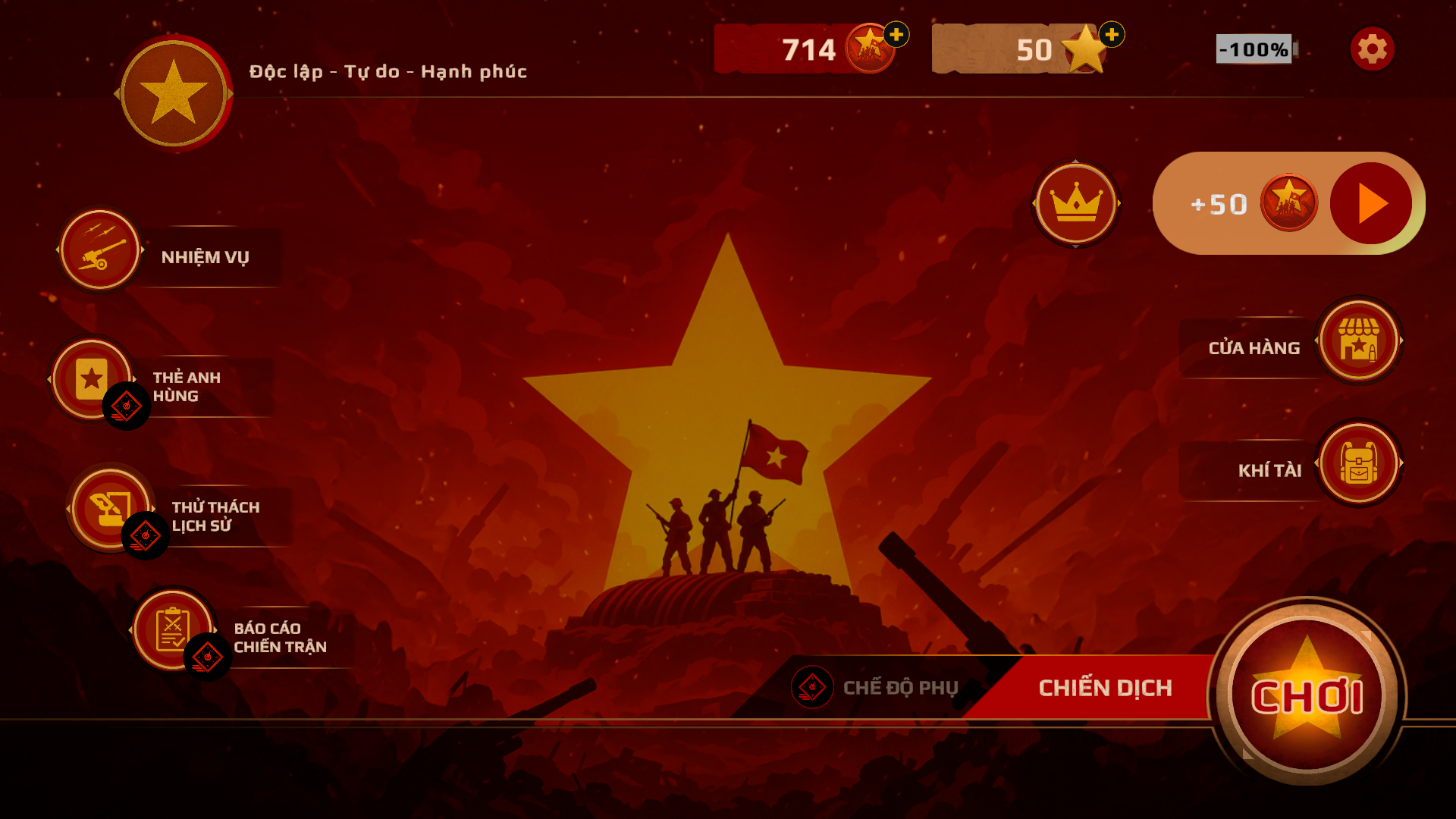Select the crown ranking icon
The image size is (1456, 819).
(x=1076, y=204)
